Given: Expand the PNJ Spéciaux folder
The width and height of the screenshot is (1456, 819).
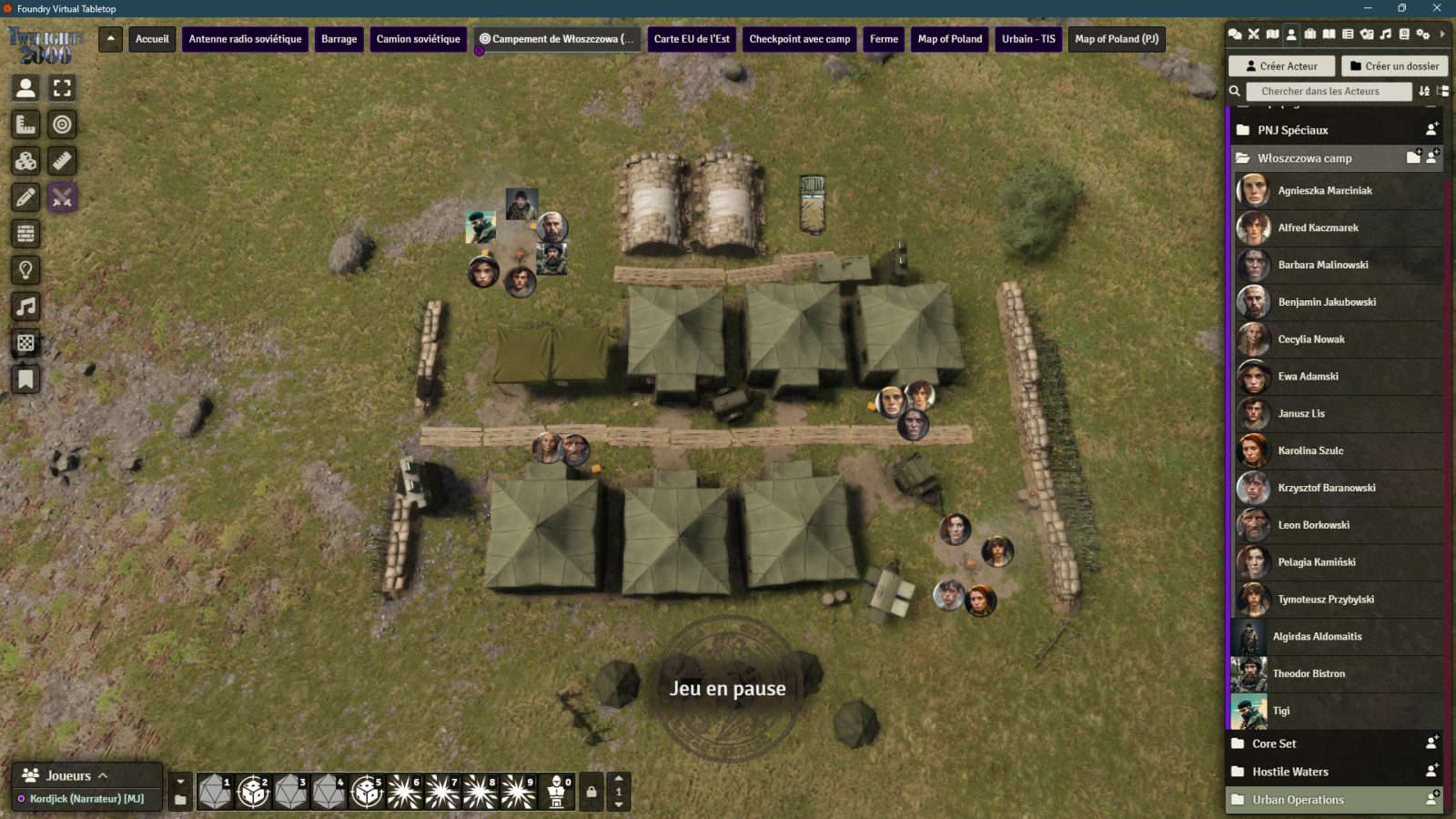Looking at the screenshot, I should 1292,130.
